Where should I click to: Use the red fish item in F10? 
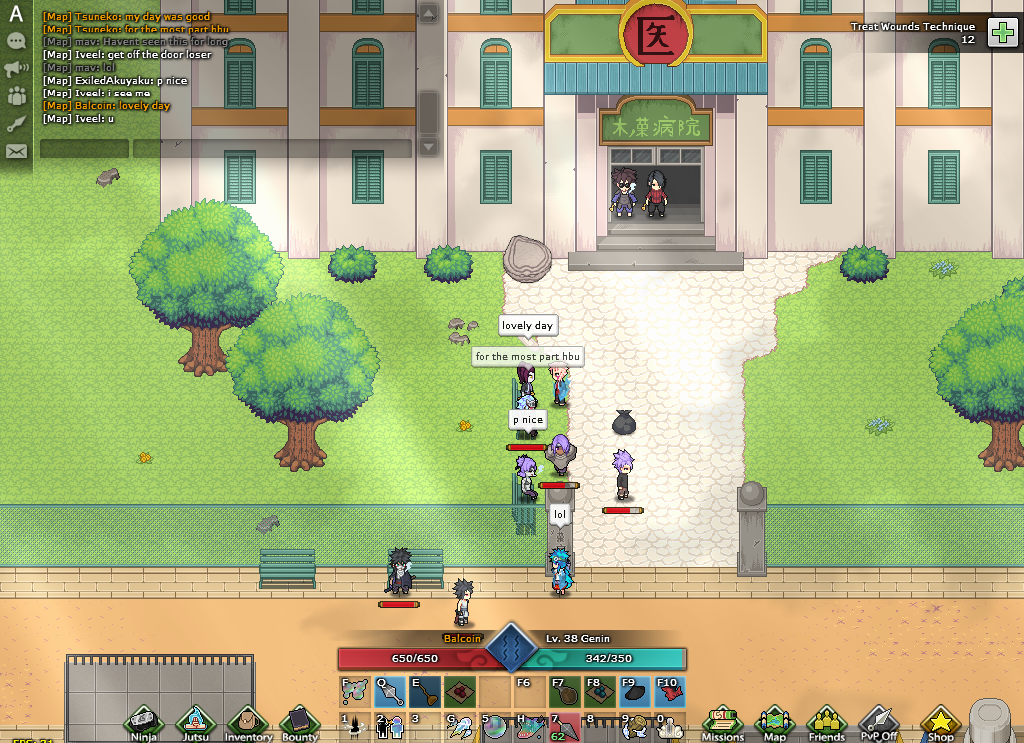(x=668, y=691)
